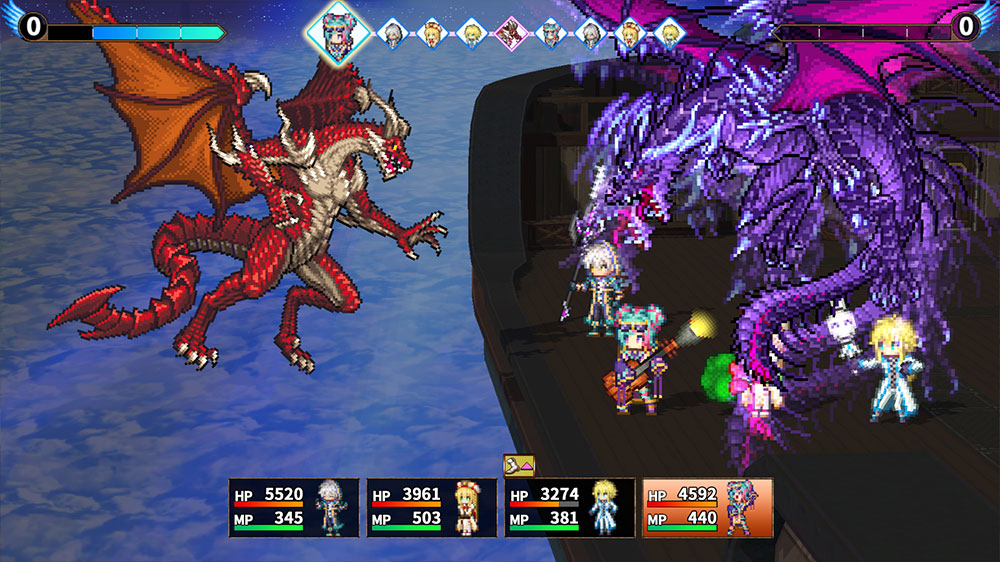The width and height of the screenshot is (1000, 562).
Task: Select the blonde mage's panel with 3274 HP
Action: tap(569, 508)
